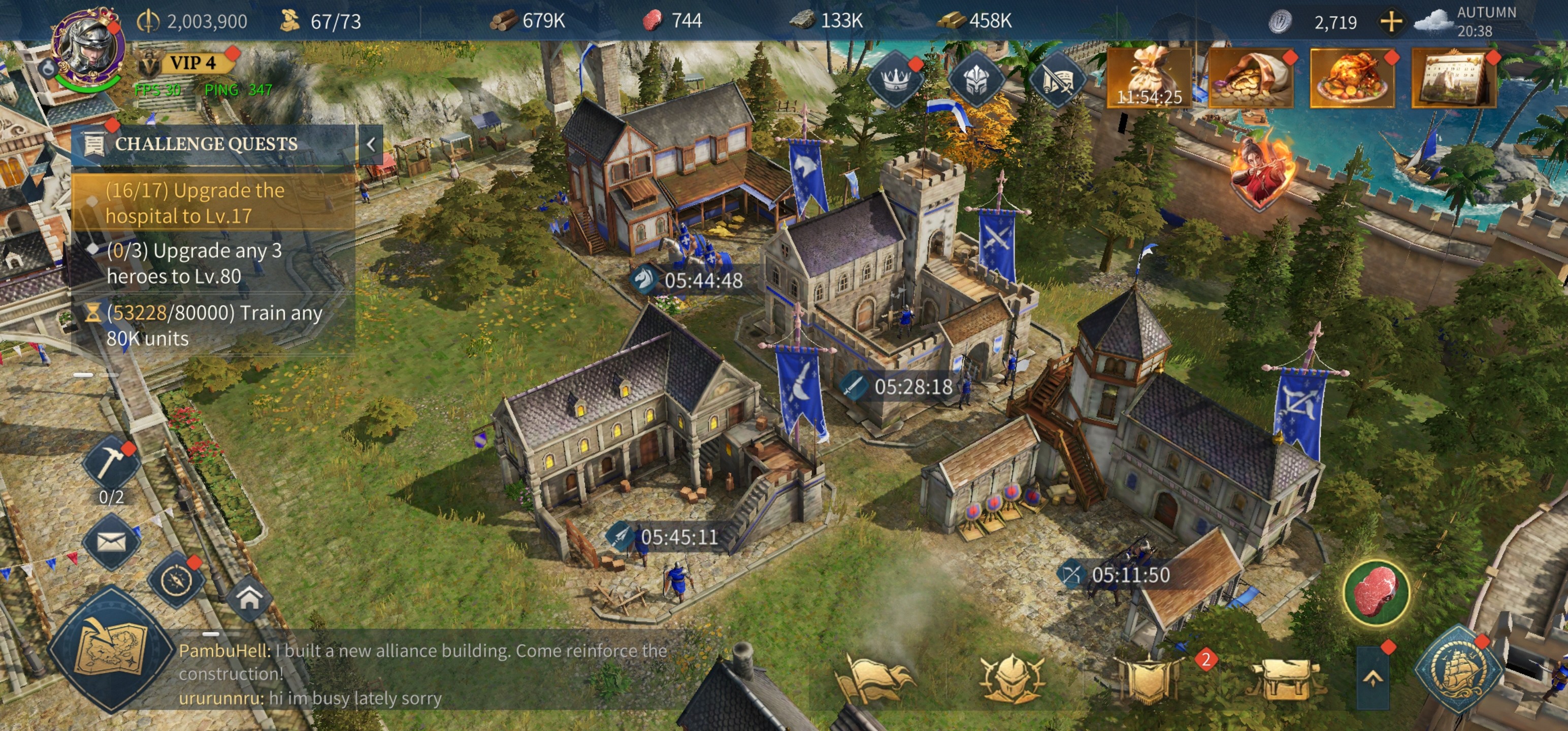Select the hero upgrade quest entry

coord(212,263)
